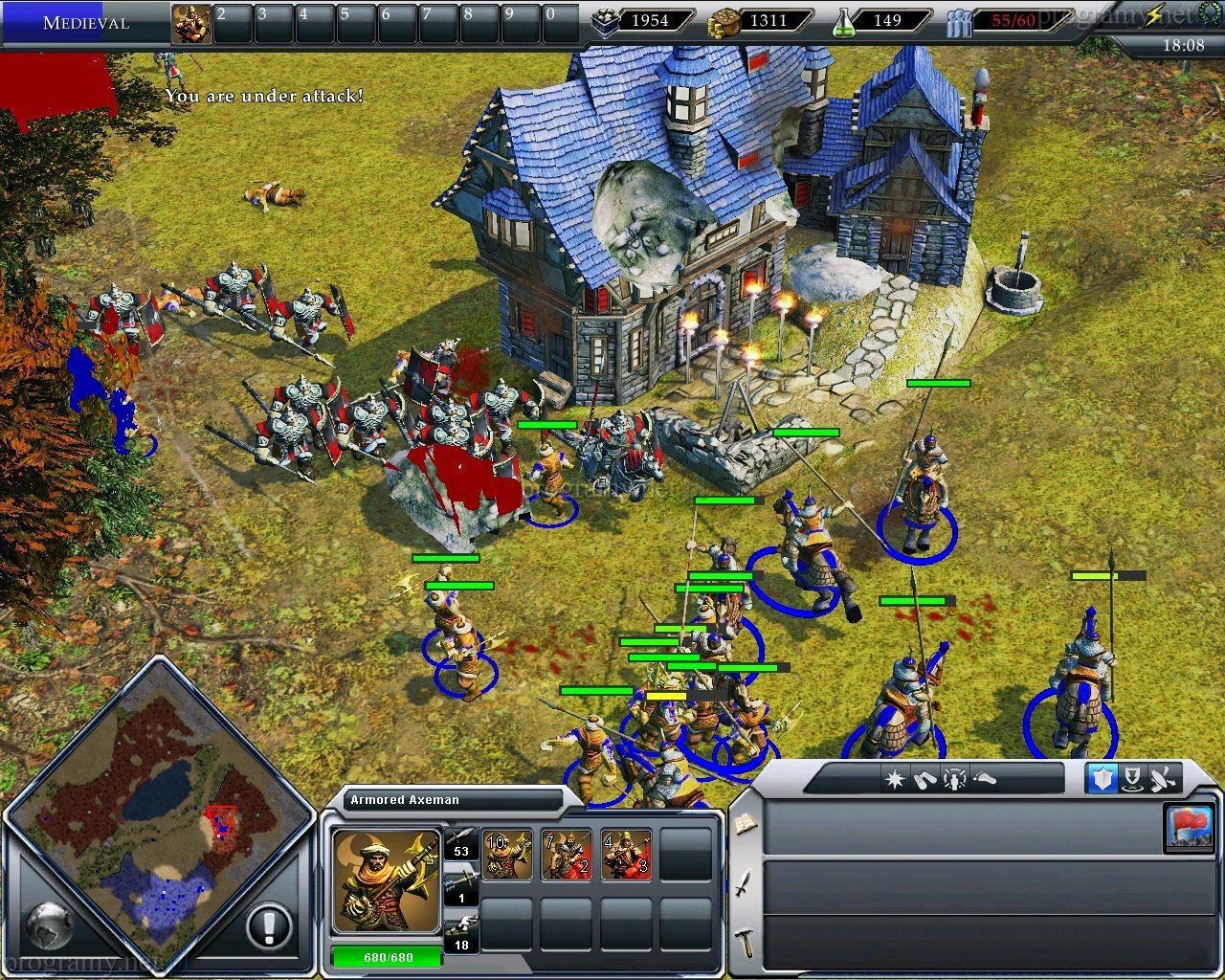Switch to the shield-on-pedestal stance
This screenshot has width=1225, height=980.
point(1133,779)
